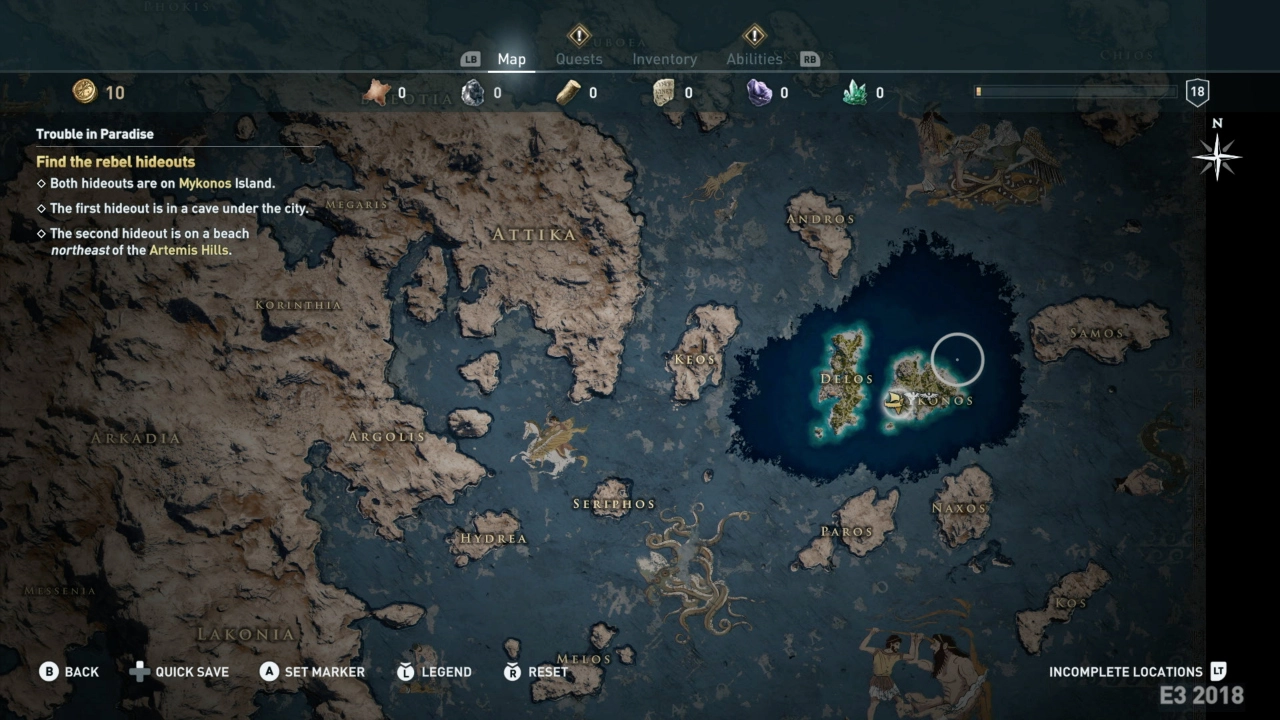Click the Trouble in Paradise quest title
This screenshot has height=720, width=1280.
coord(95,134)
